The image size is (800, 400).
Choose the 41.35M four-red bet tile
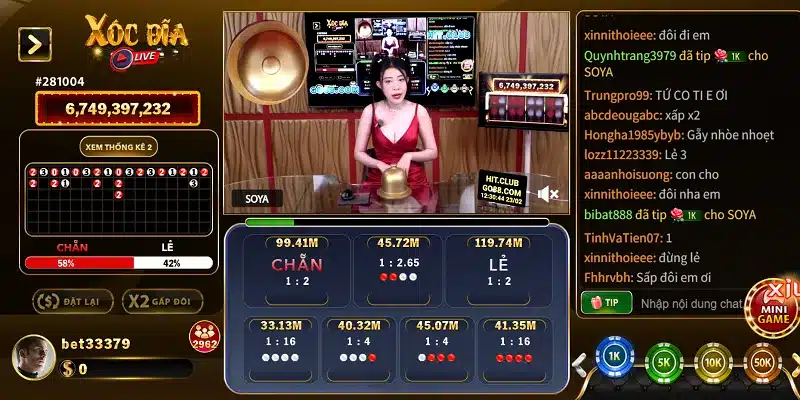tap(513, 345)
